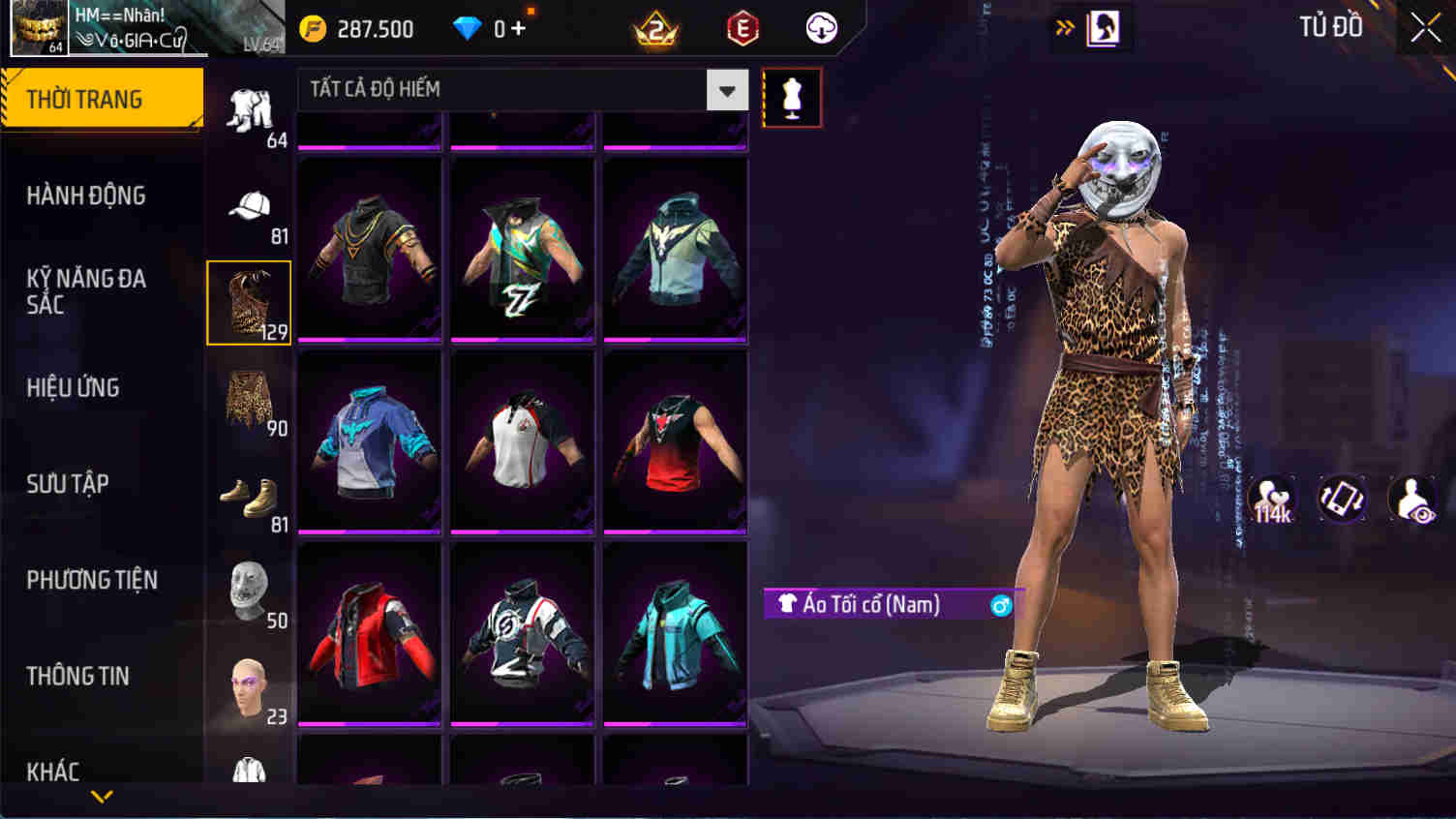Open the crown rank badge

click(656, 27)
